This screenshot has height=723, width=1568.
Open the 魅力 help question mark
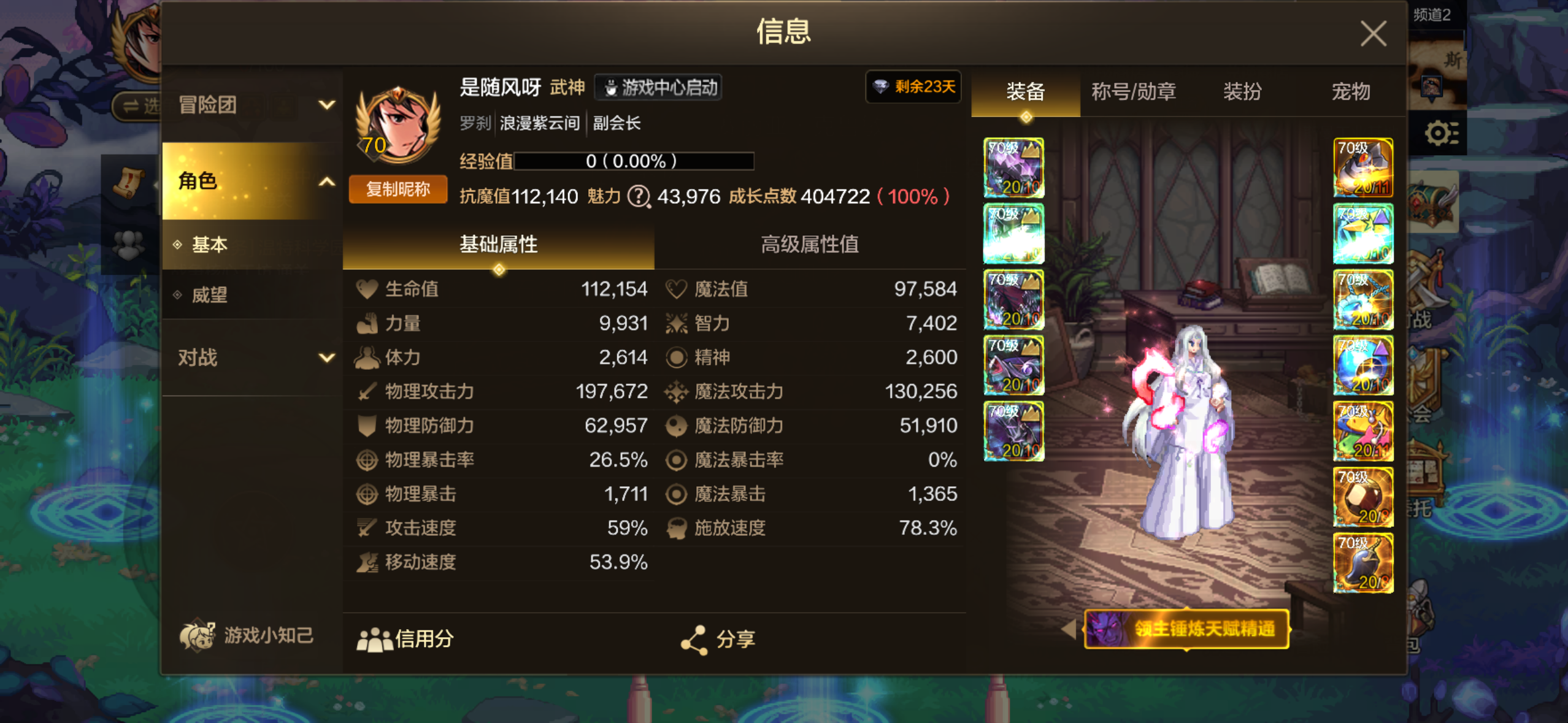[x=639, y=197]
